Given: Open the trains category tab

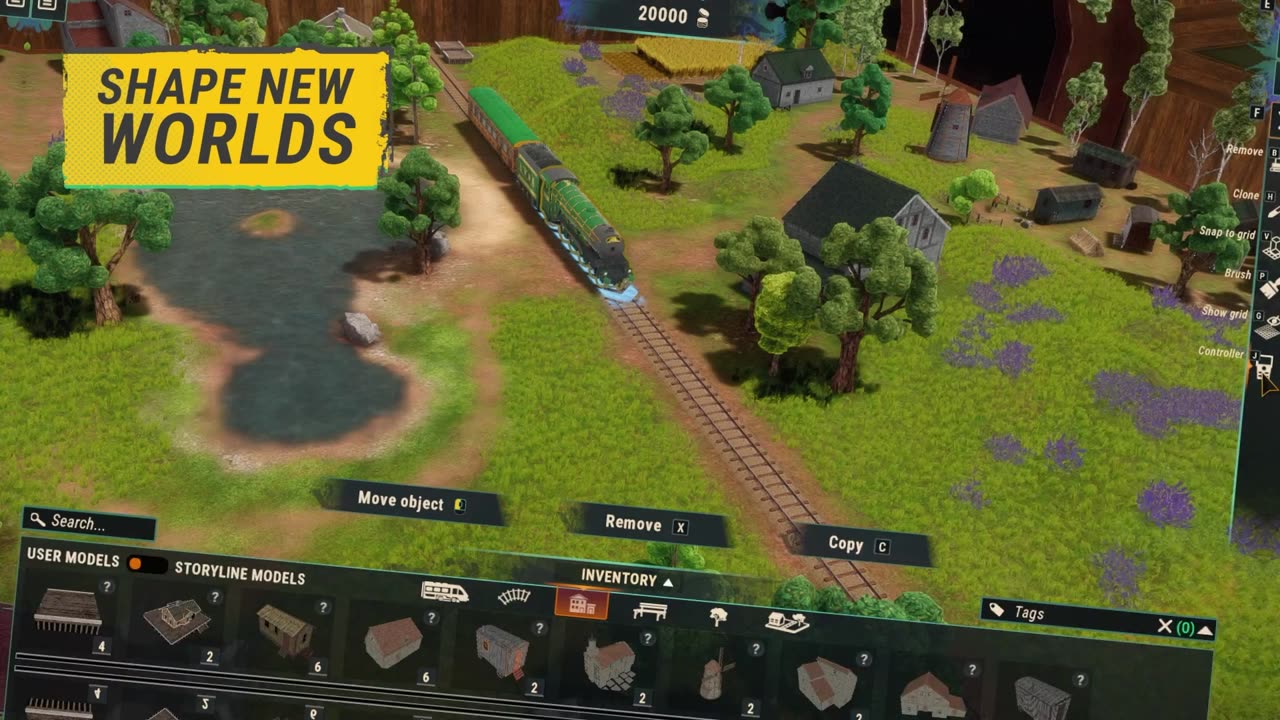Looking at the screenshot, I should [x=445, y=592].
